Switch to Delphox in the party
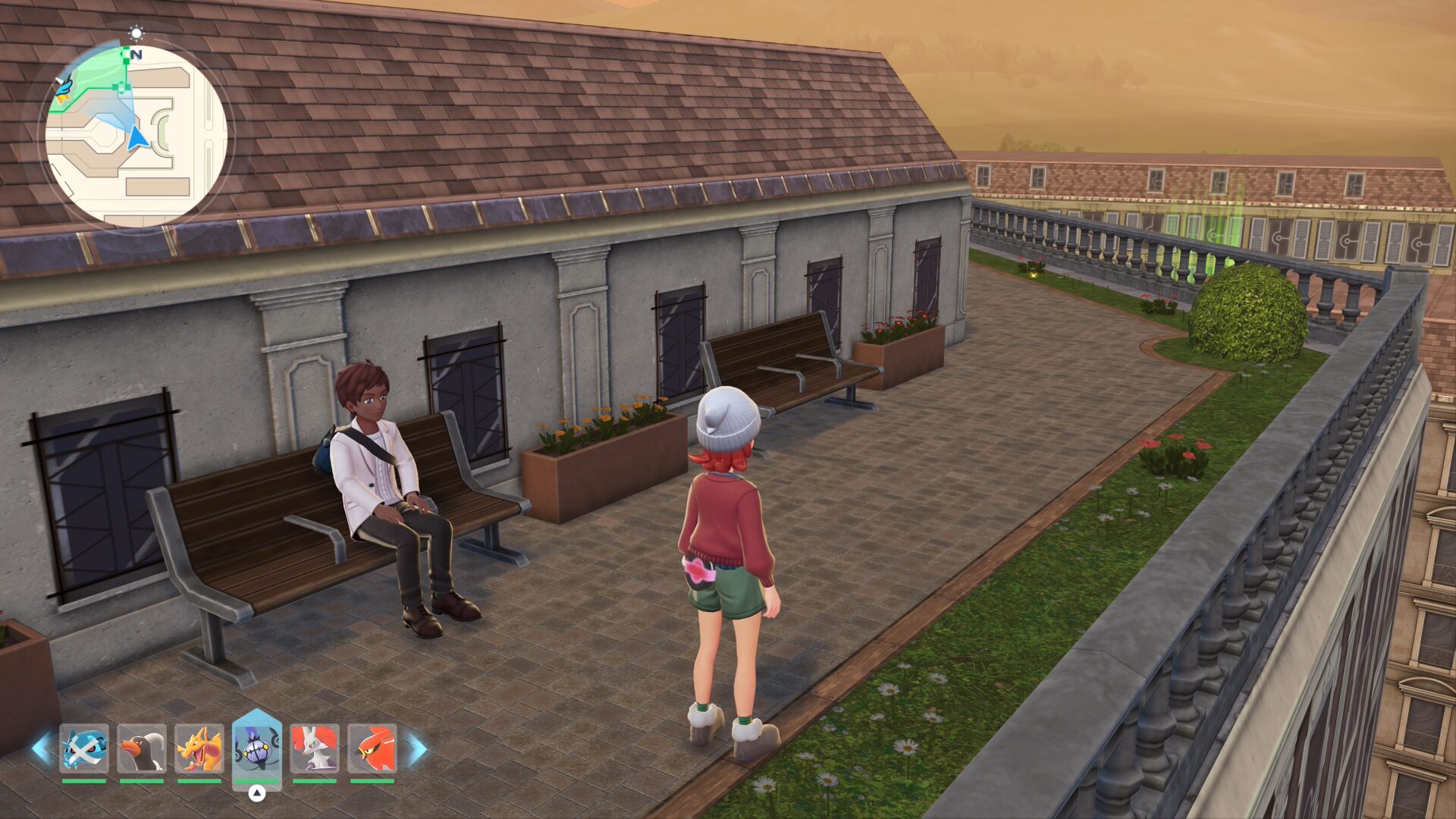This screenshot has height=819, width=1456. pos(315,748)
